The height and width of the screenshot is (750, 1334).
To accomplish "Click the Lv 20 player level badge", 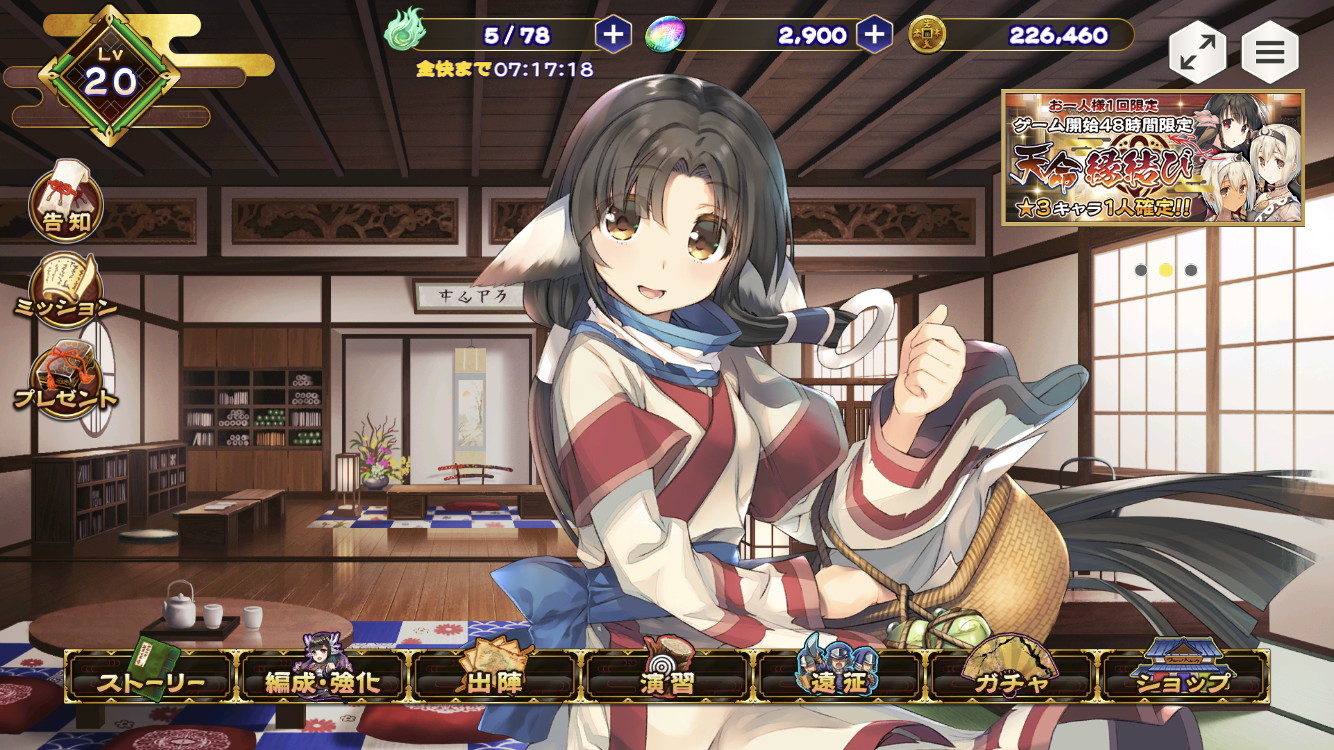I will (110, 77).
